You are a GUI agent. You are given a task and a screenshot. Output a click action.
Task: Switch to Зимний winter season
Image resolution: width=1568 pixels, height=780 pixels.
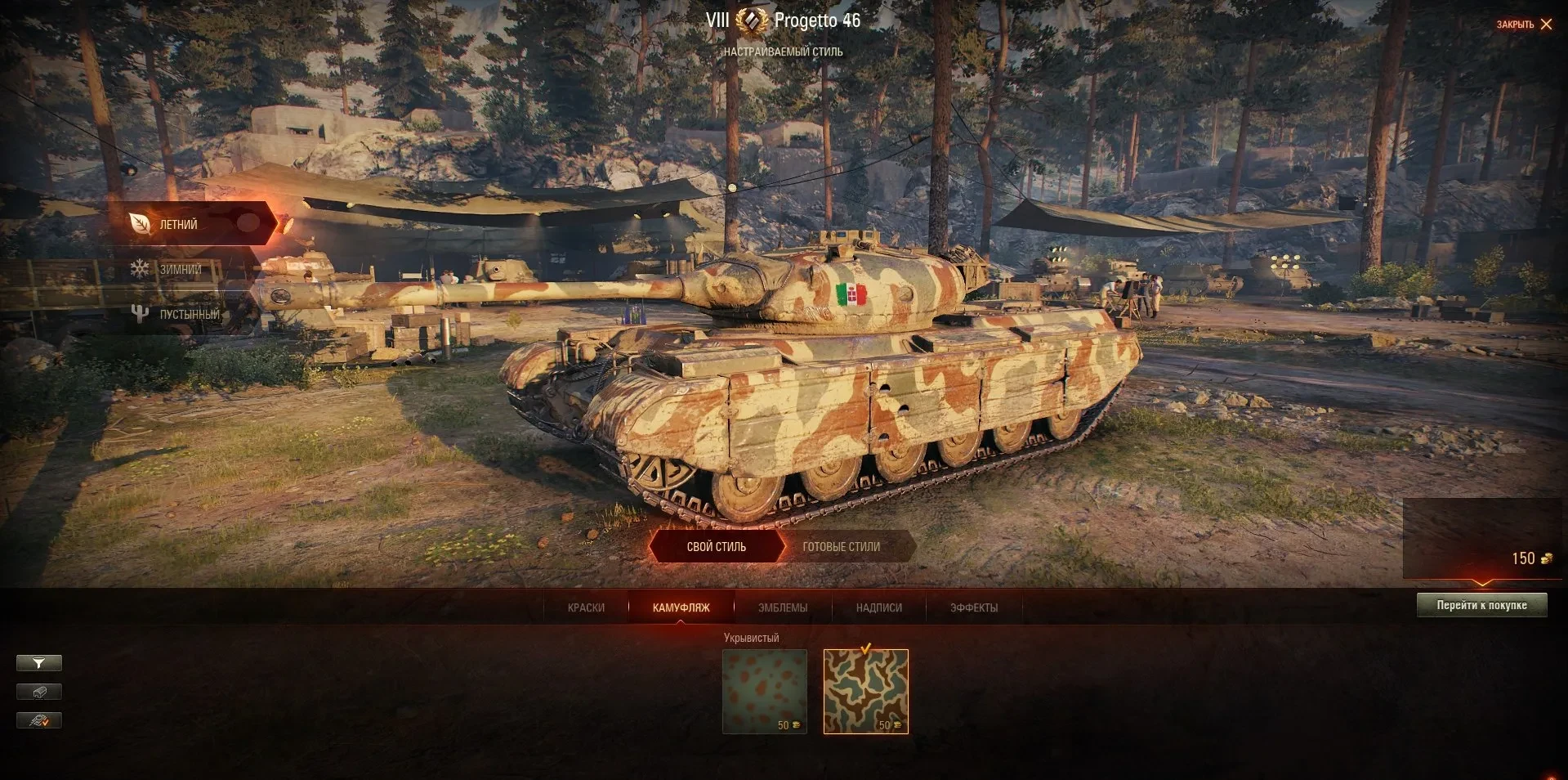point(179,269)
